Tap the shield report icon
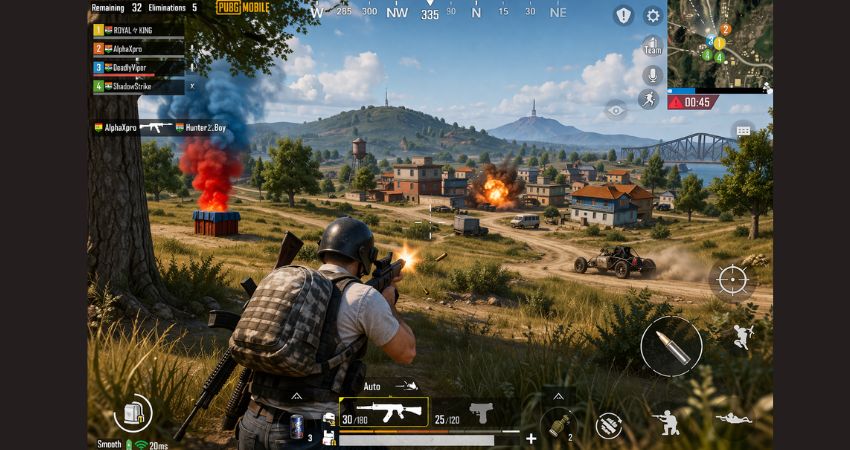Image resolution: width=850 pixels, height=450 pixels. (x=624, y=15)
